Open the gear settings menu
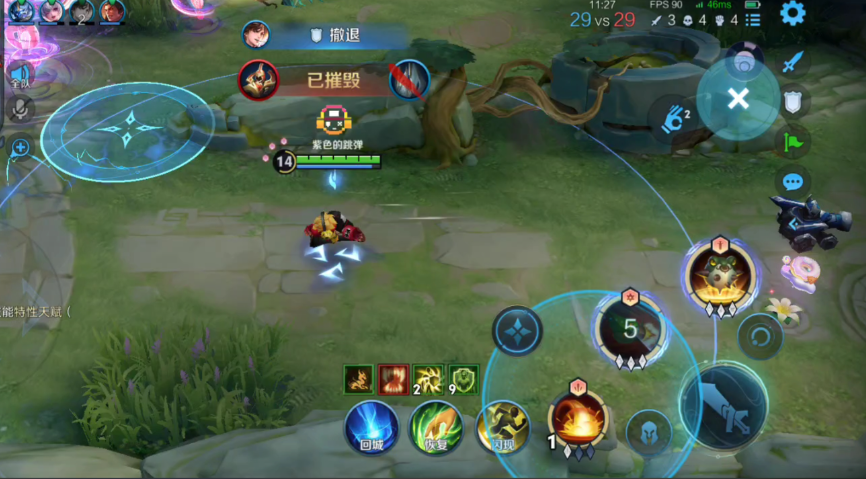Screen dimensions: 866x479 (793, 14)
